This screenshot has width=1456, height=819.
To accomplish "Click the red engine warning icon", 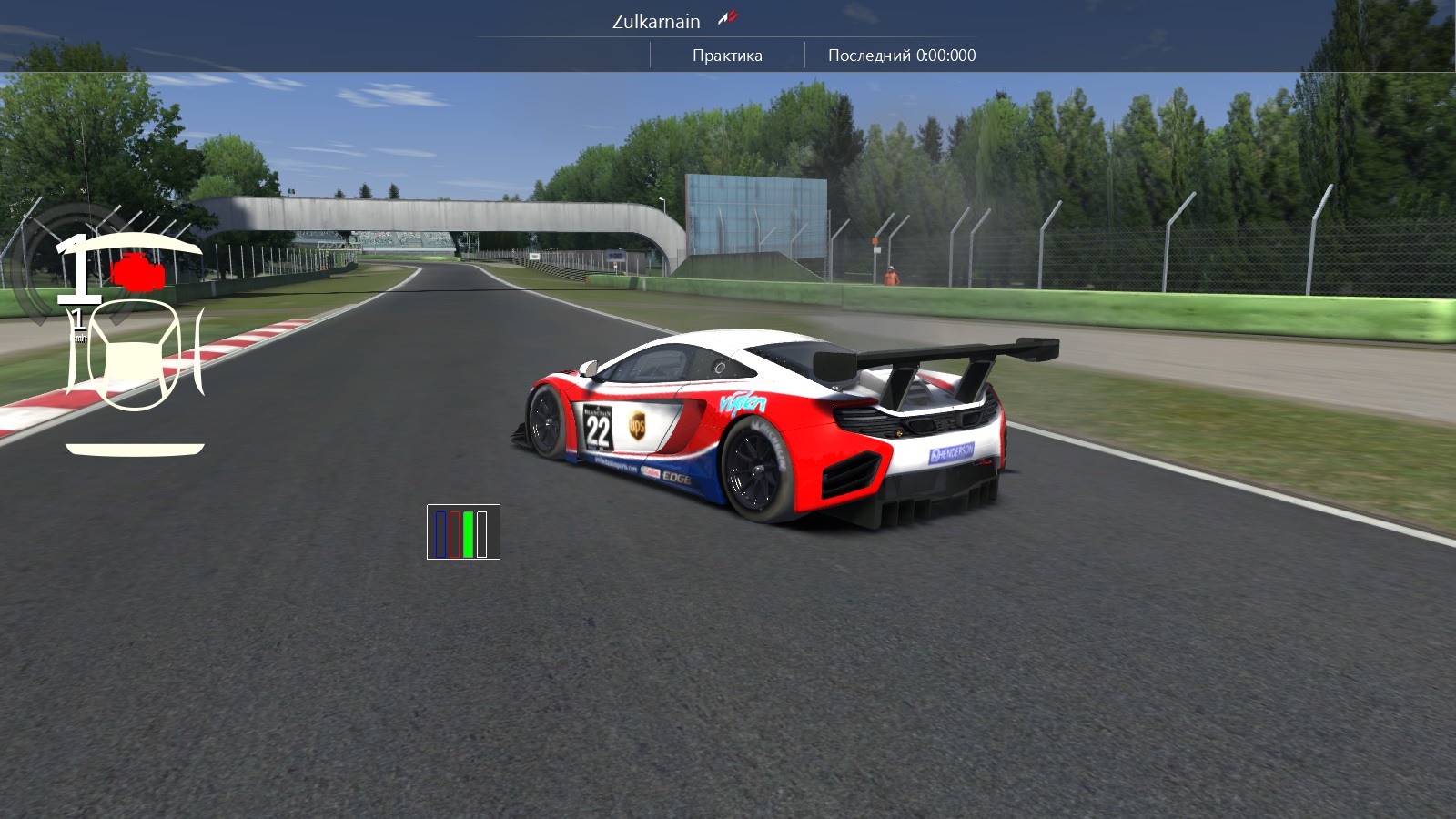I will (137, 272).
